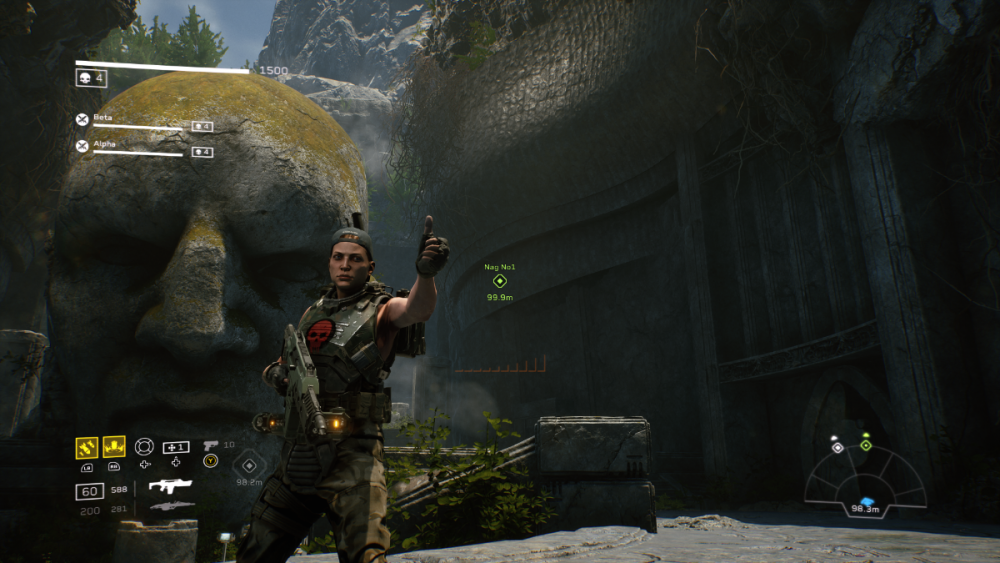
Task: Select the secondary weapon silhouette icon
Action: [170, 507]
